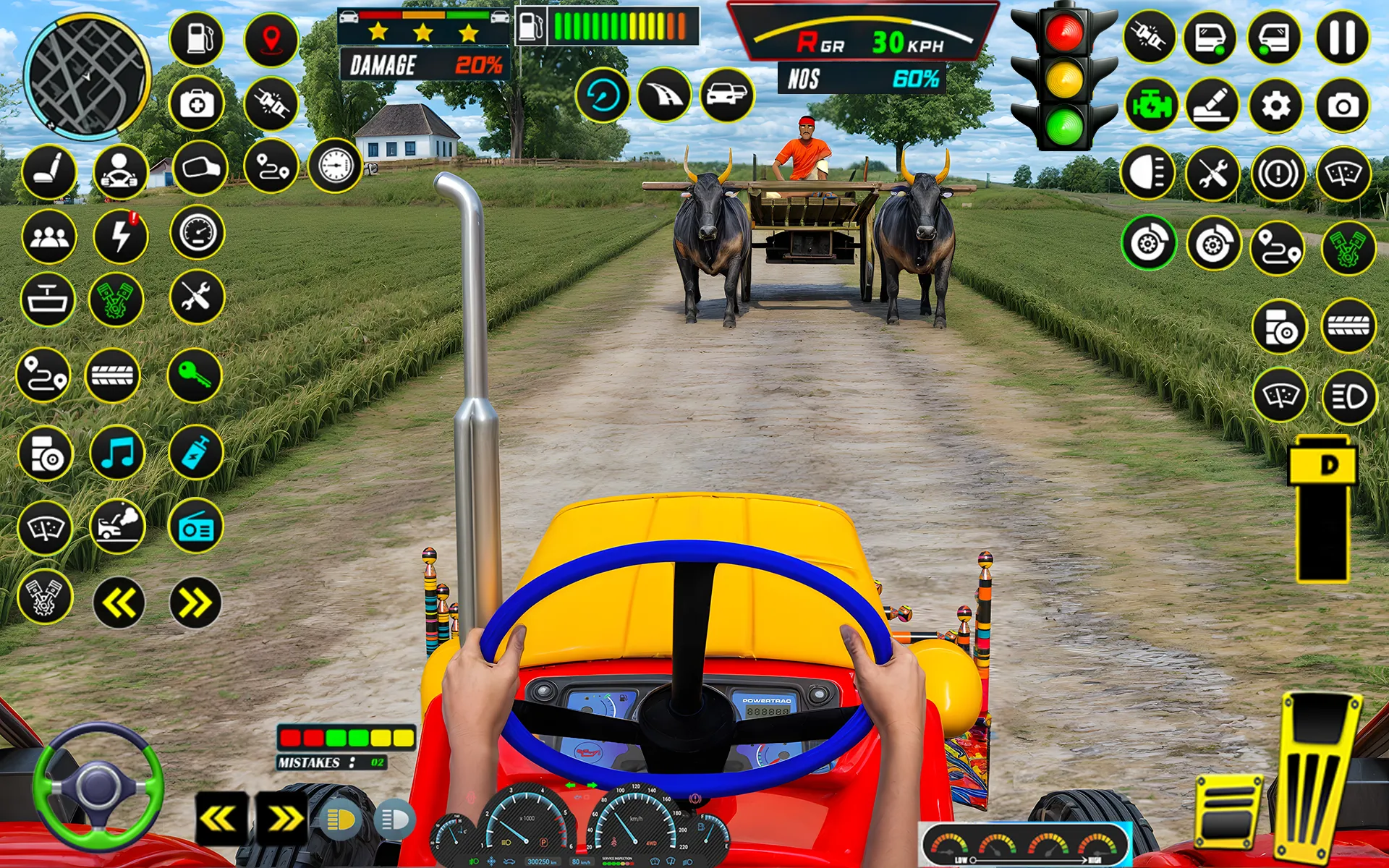Viewport: 1389px width, 868px height.
Task: Toggle the green engine diagnostics indicator
Action: tap(1152, 103)
